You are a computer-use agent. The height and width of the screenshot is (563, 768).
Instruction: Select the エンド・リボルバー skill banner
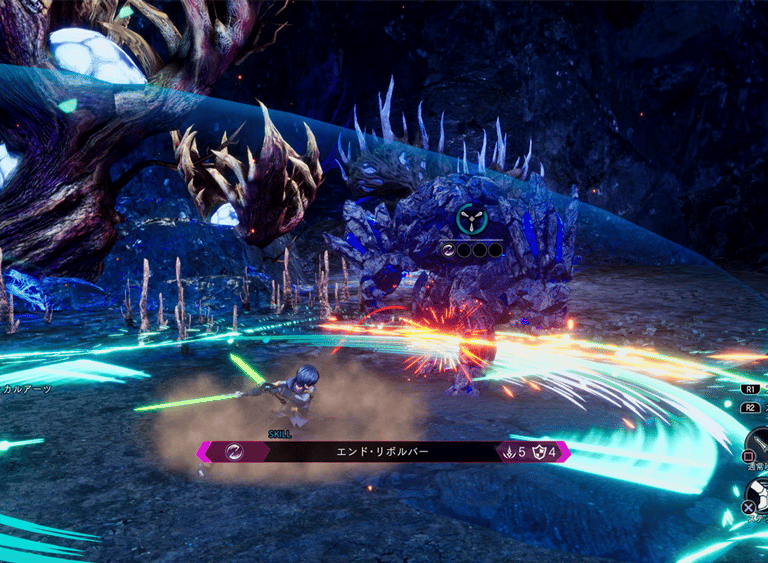click(381, 452)
